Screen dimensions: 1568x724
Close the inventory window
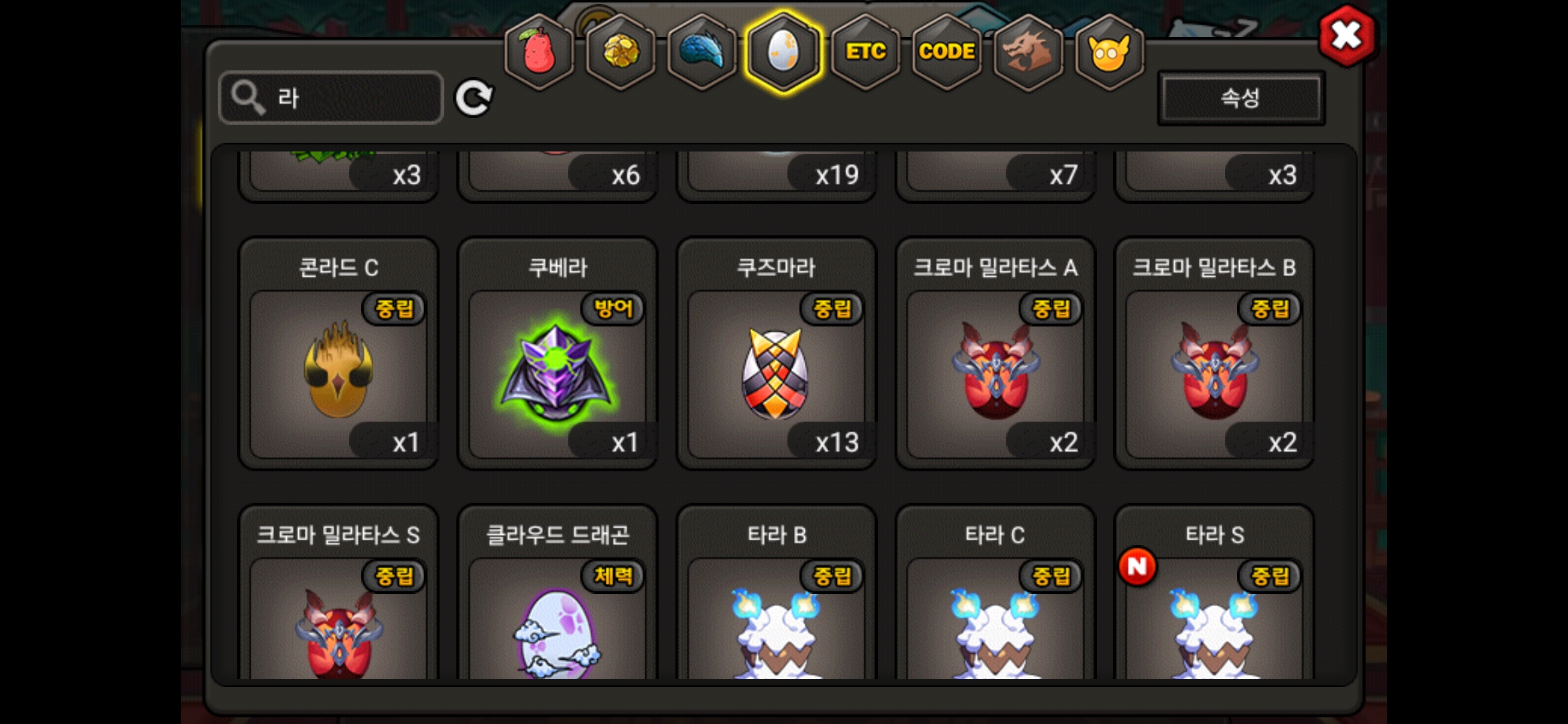click(1346, 36)
